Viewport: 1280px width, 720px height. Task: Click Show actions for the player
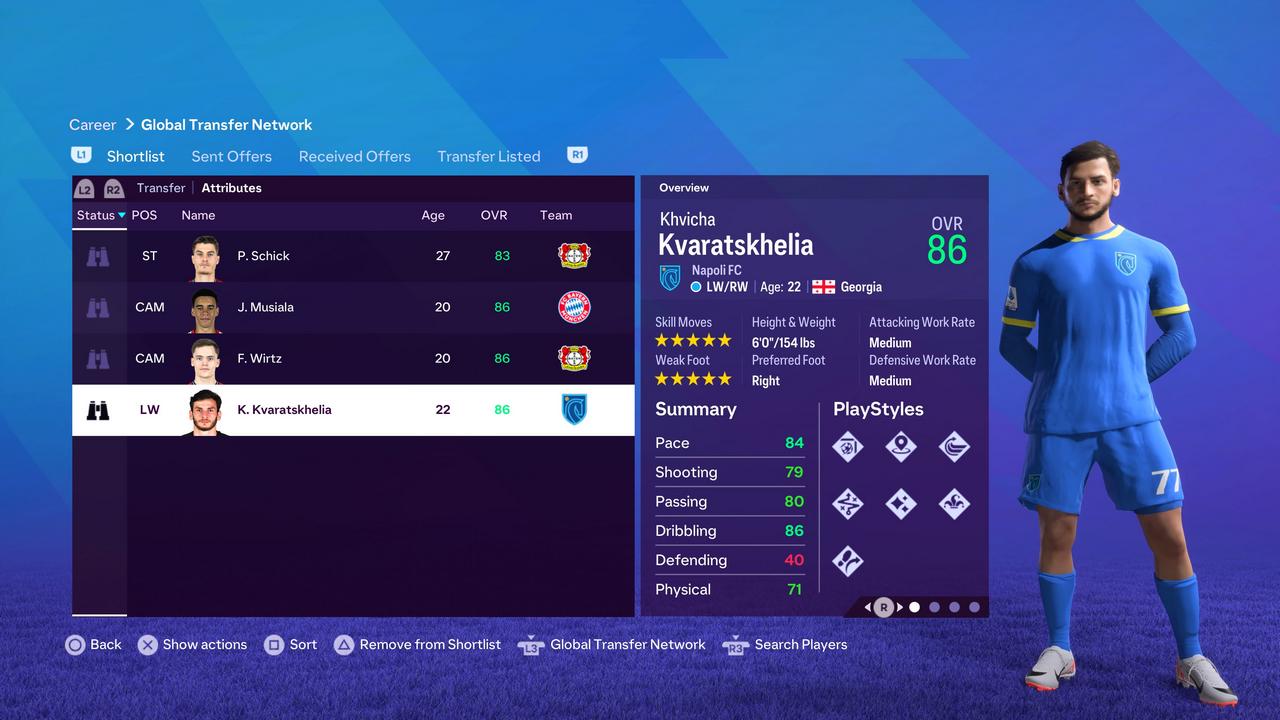point(192,645)
